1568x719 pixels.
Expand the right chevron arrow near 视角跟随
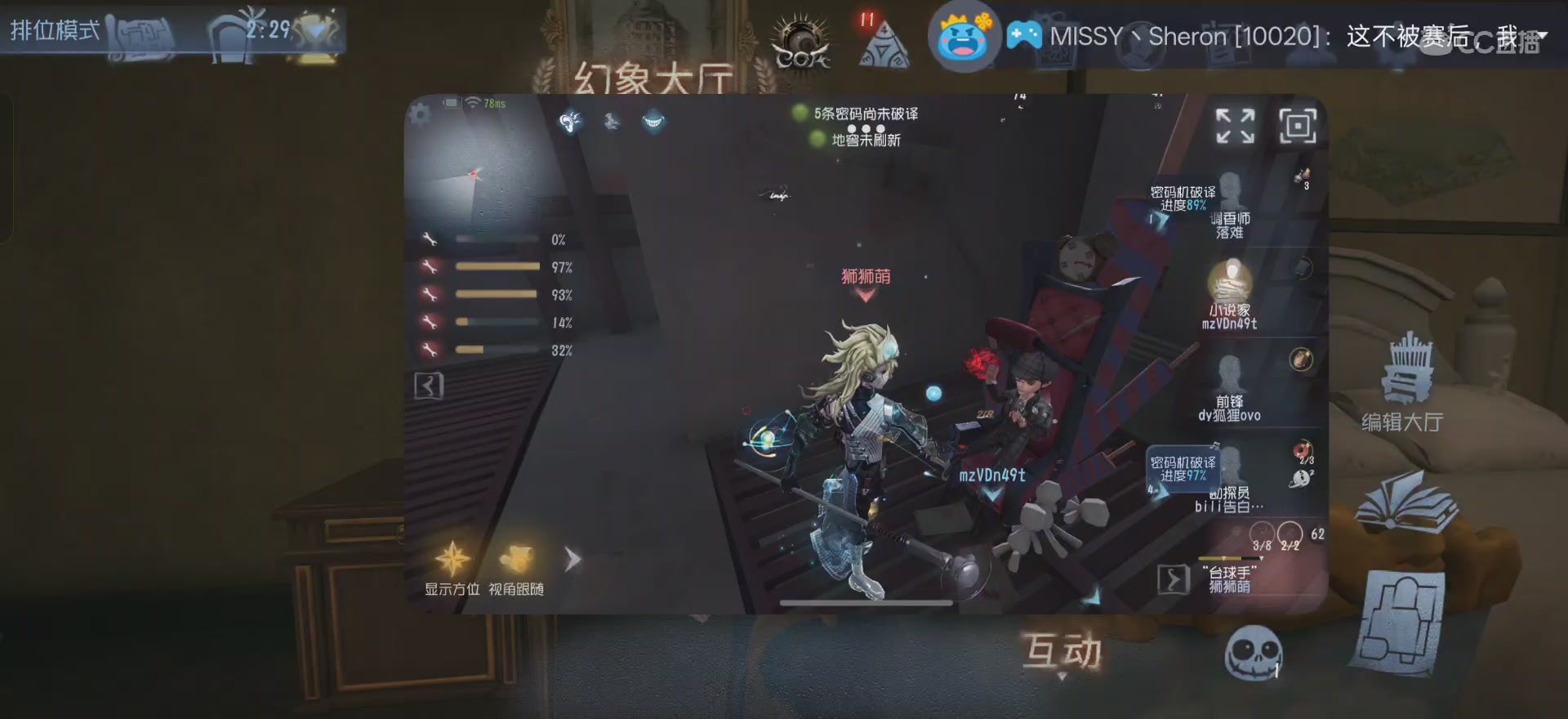572,558
